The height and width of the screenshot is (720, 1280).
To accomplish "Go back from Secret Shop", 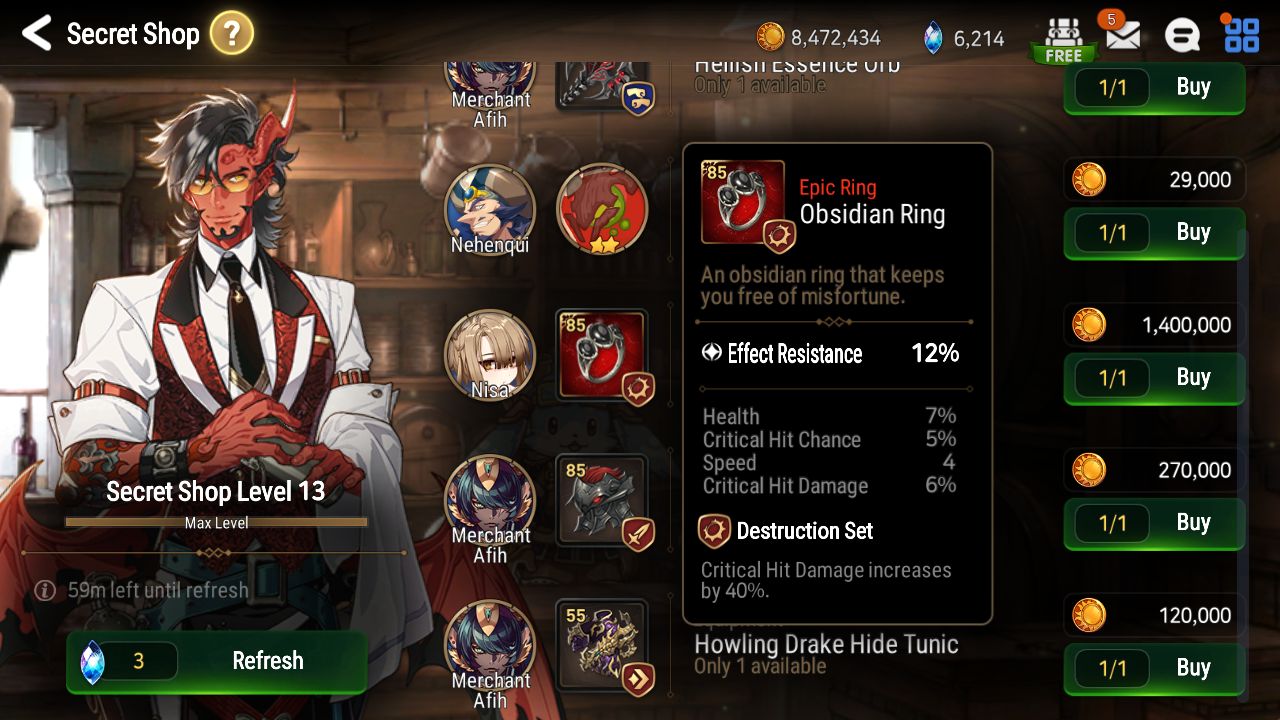I will (x=36, y=34).
